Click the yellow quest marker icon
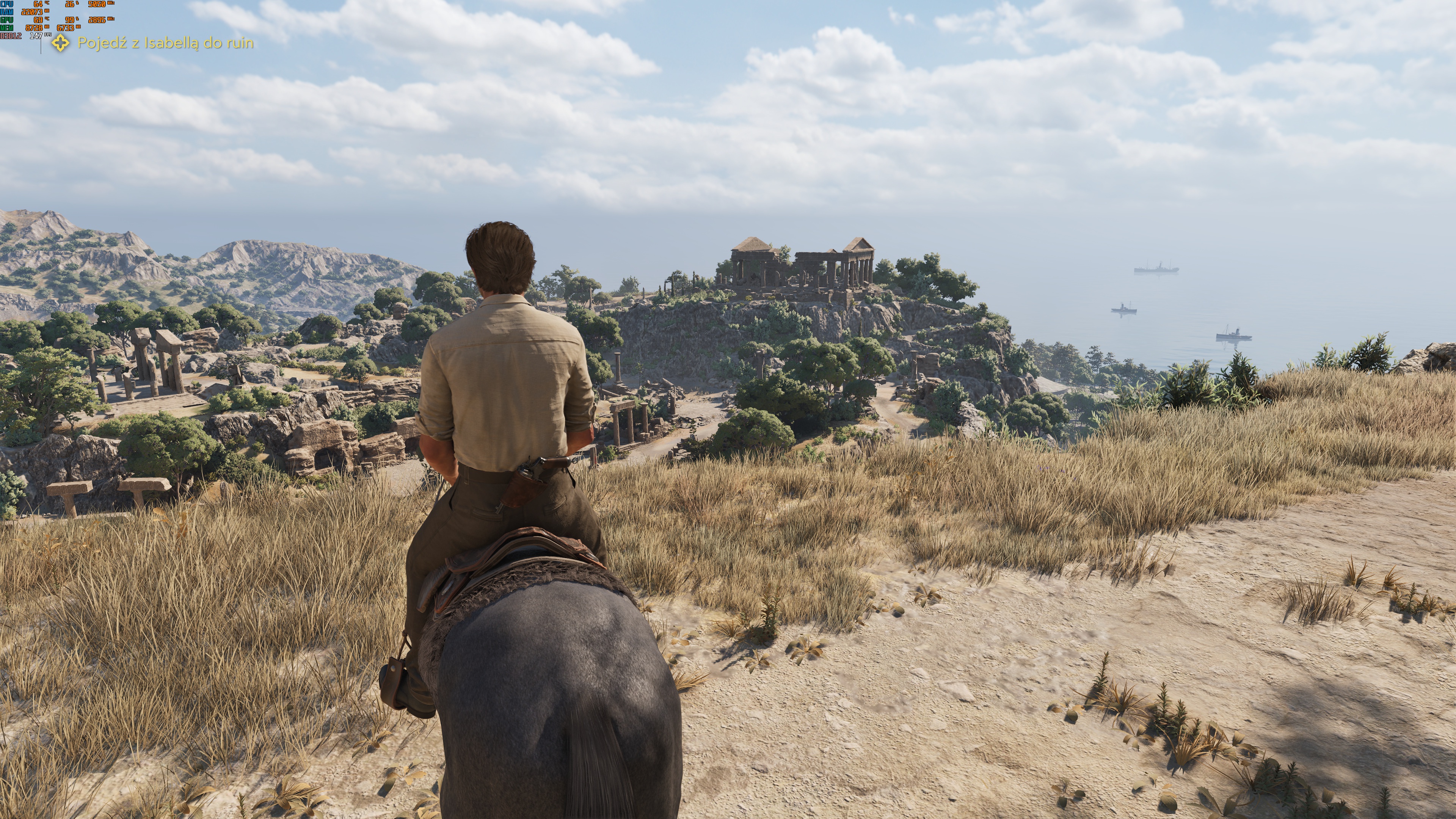Image resolution: width=1456 pixels, height=819 pixels. coord(61,43)
